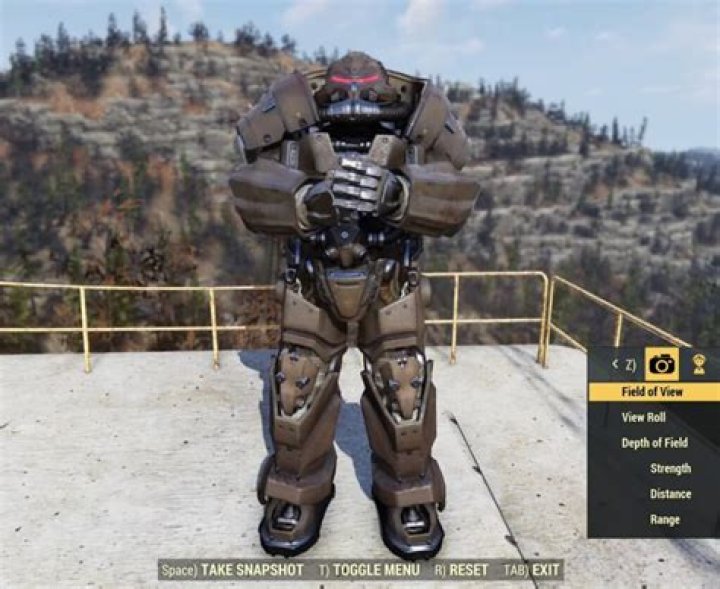This screenshot has width=720, height=589.
Task: Switch to the camera settings tab
Action: [661, 364]
